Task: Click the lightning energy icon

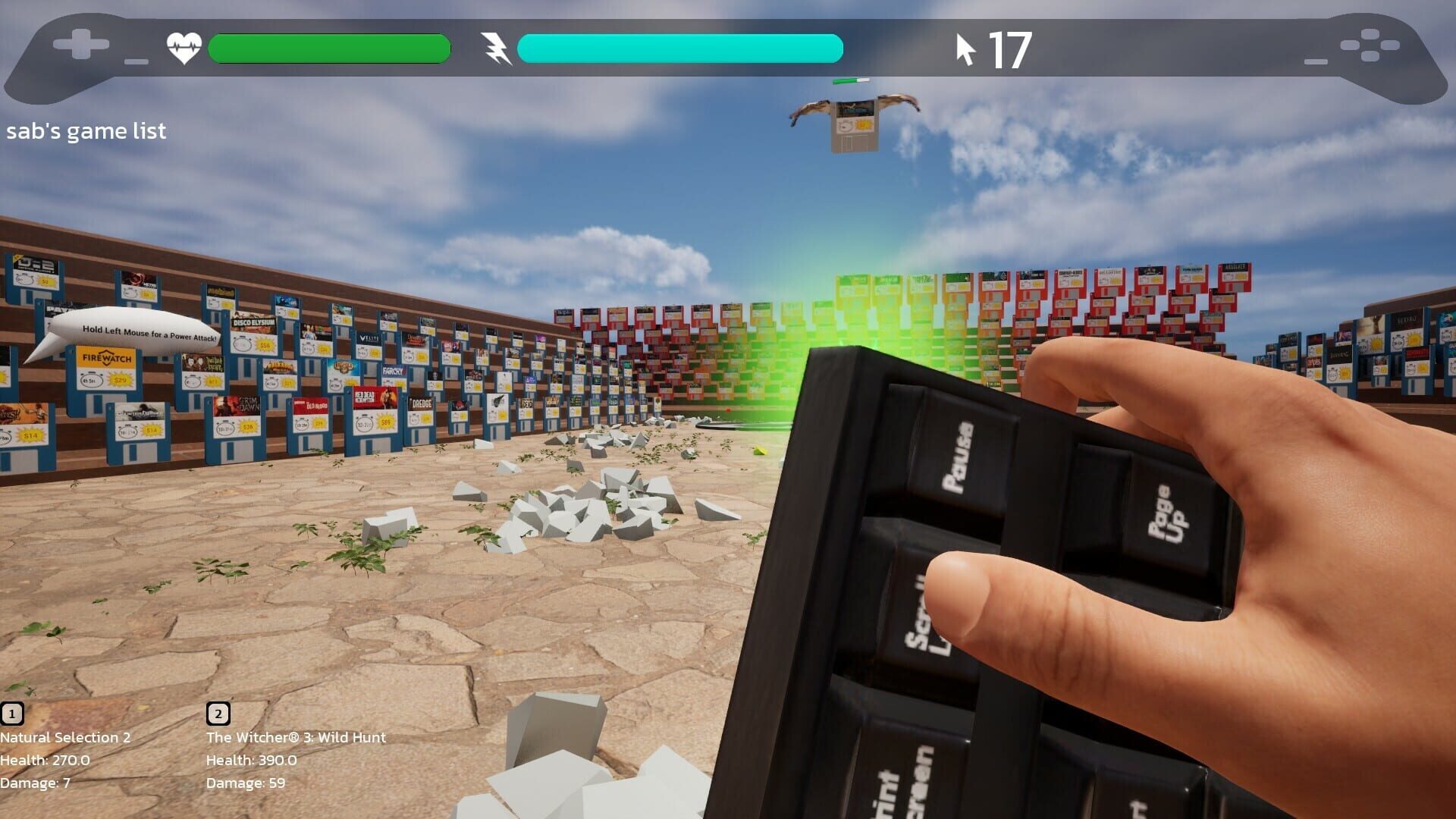Action: [x=497, y=48]
